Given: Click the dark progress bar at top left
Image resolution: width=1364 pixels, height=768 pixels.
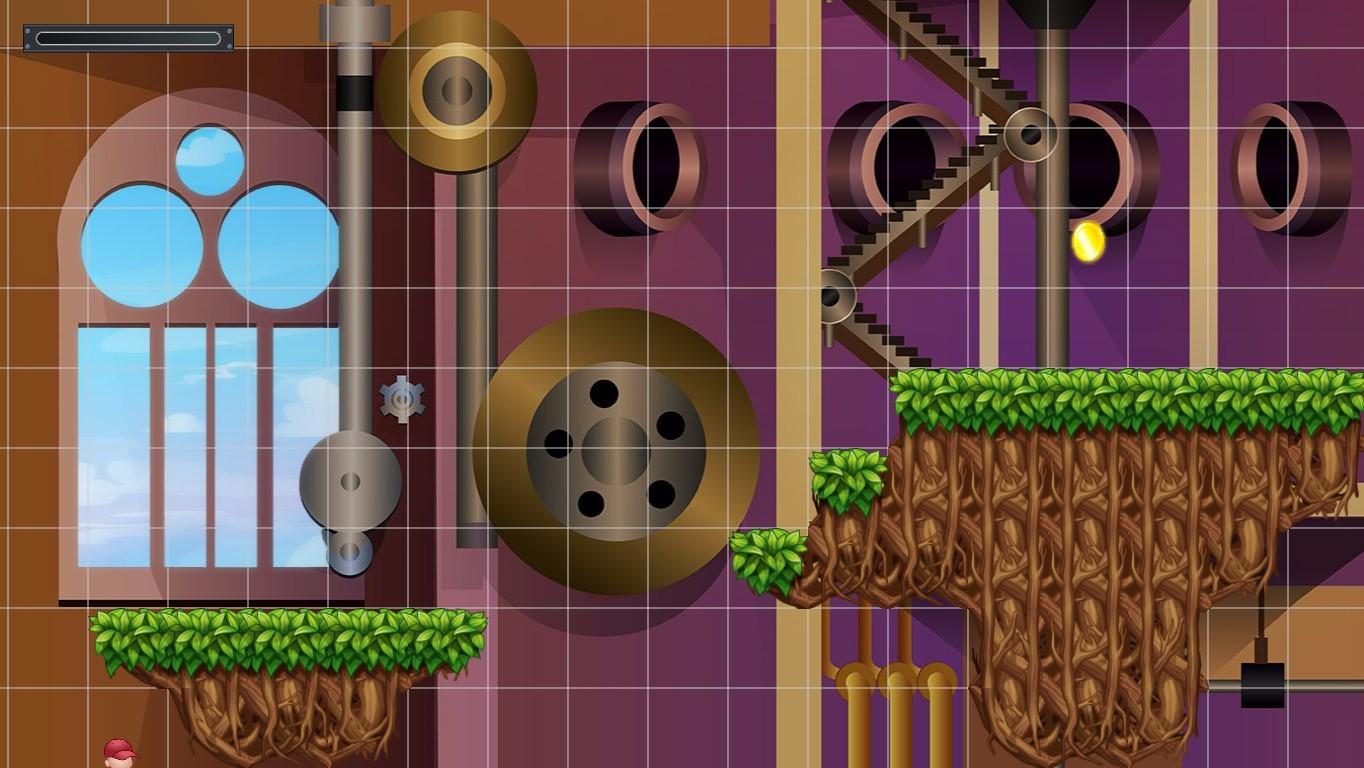Looking at the screenshot, I should [x=127, y=37].
